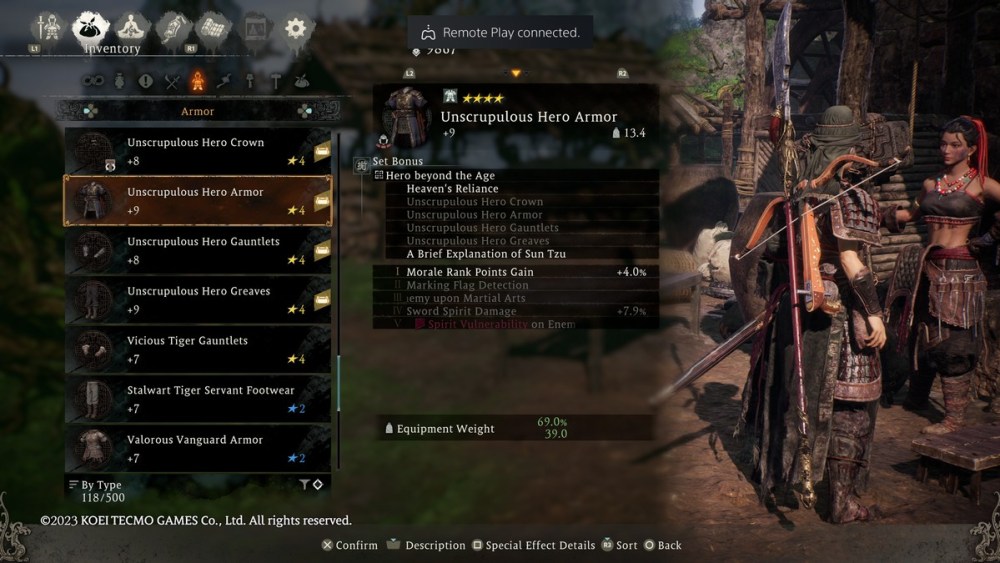1000x563 pixels.
Task: Select the Unscrupulous Hero Gauntlets entry
Action: 197,250
